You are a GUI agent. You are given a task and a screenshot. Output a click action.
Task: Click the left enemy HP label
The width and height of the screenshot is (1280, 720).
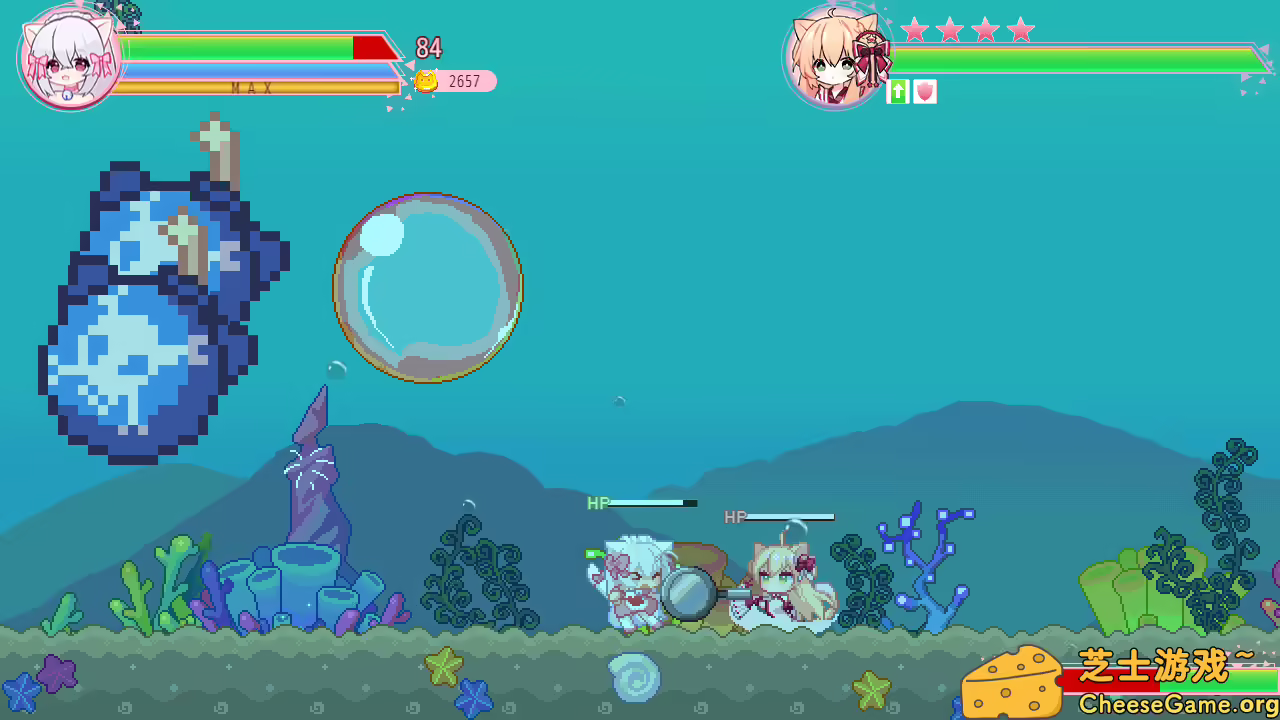pyautogui.click(x=596, y=503)
